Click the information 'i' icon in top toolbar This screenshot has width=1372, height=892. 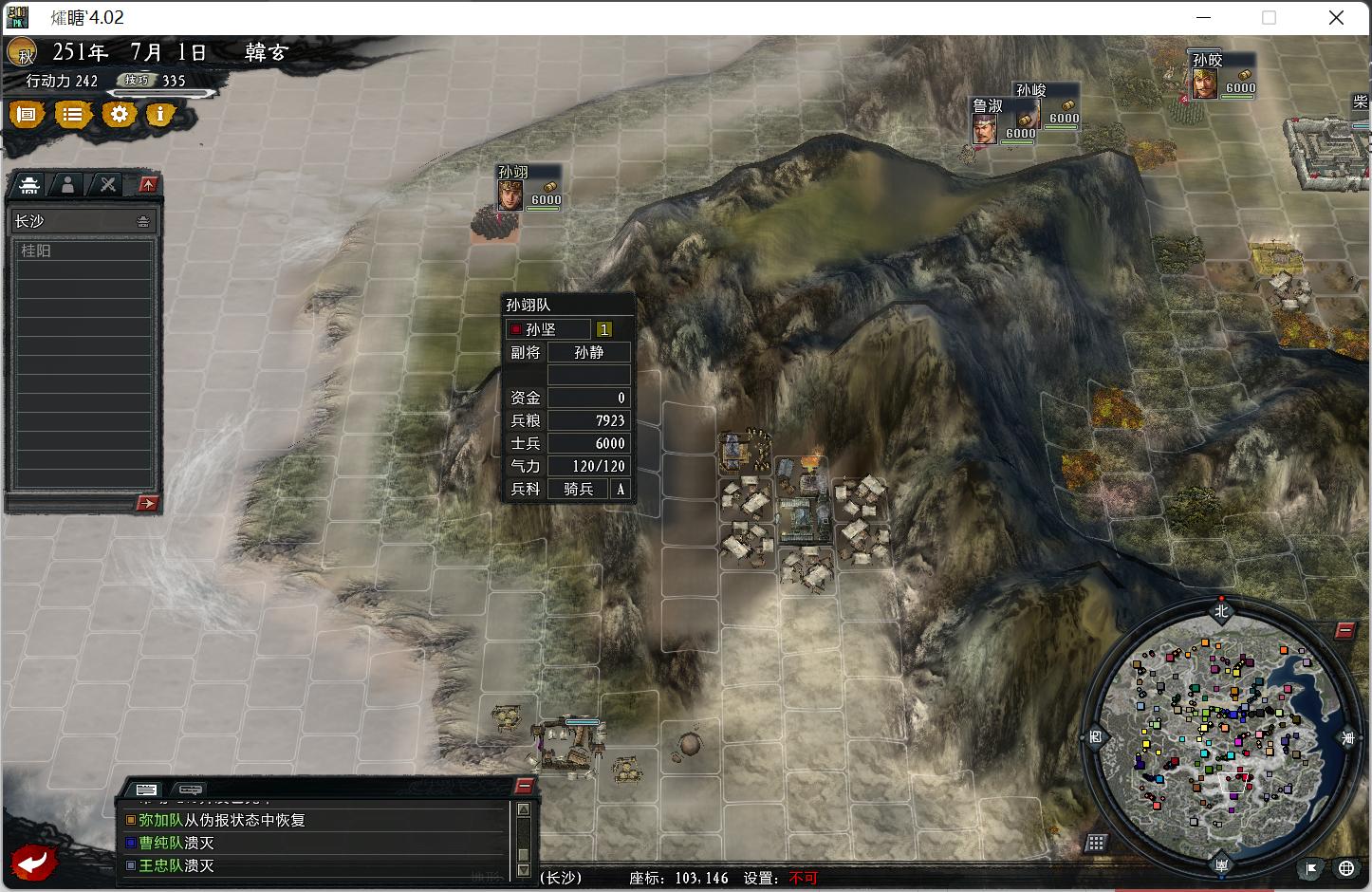(161, 114)
